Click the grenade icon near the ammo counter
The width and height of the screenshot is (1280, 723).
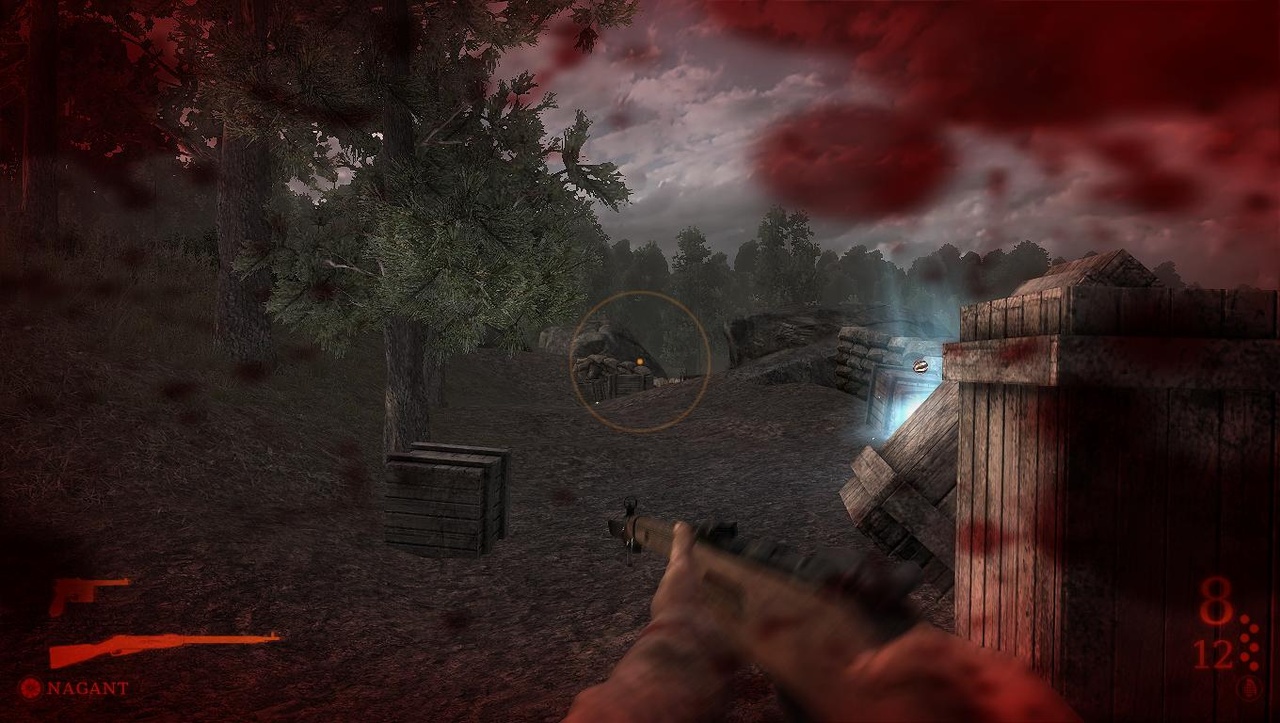[1249, 687]
